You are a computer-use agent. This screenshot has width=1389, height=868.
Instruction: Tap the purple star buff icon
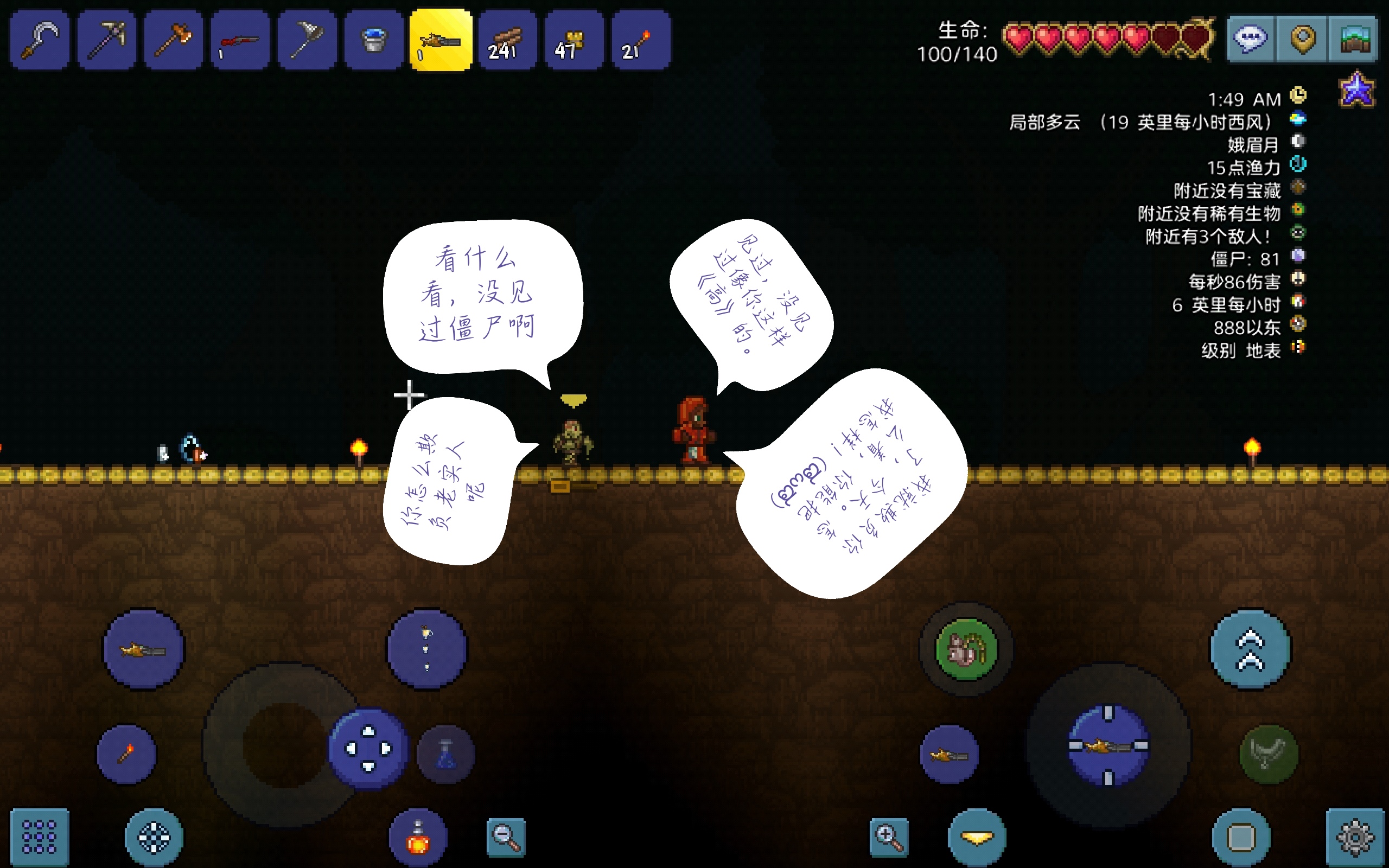click(x=1357, y=90)
